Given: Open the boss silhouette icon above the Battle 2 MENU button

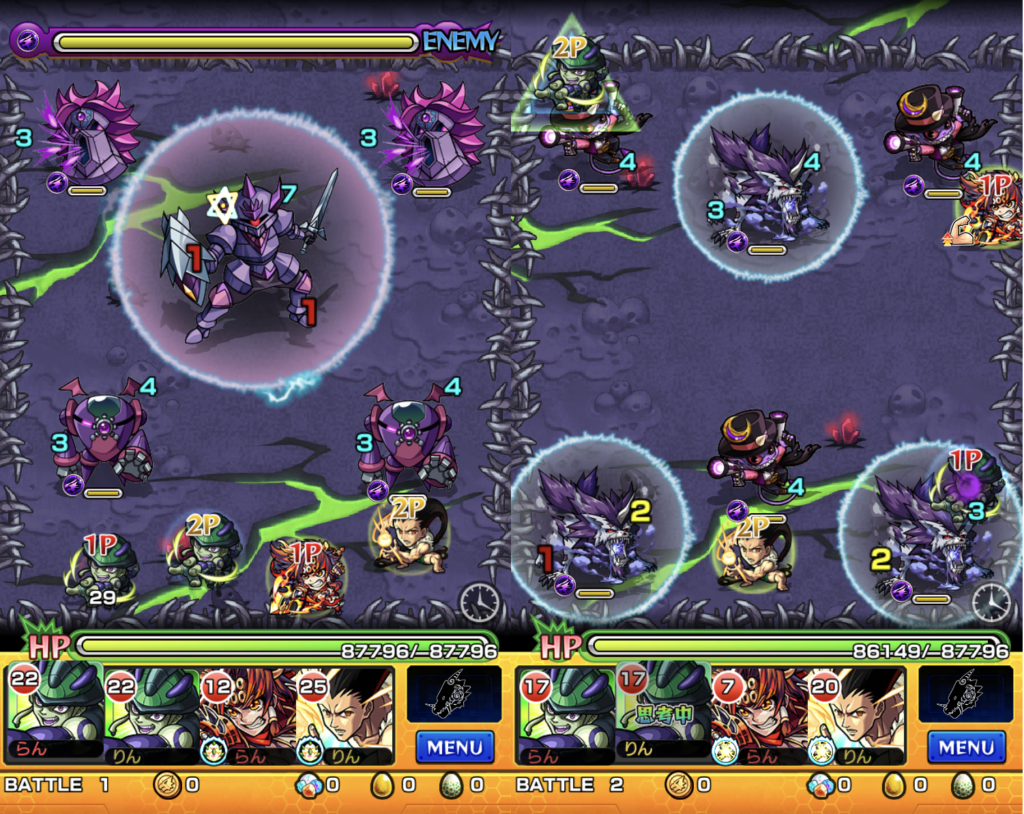Looking at the screenshot, I should (x=965, y=693).
